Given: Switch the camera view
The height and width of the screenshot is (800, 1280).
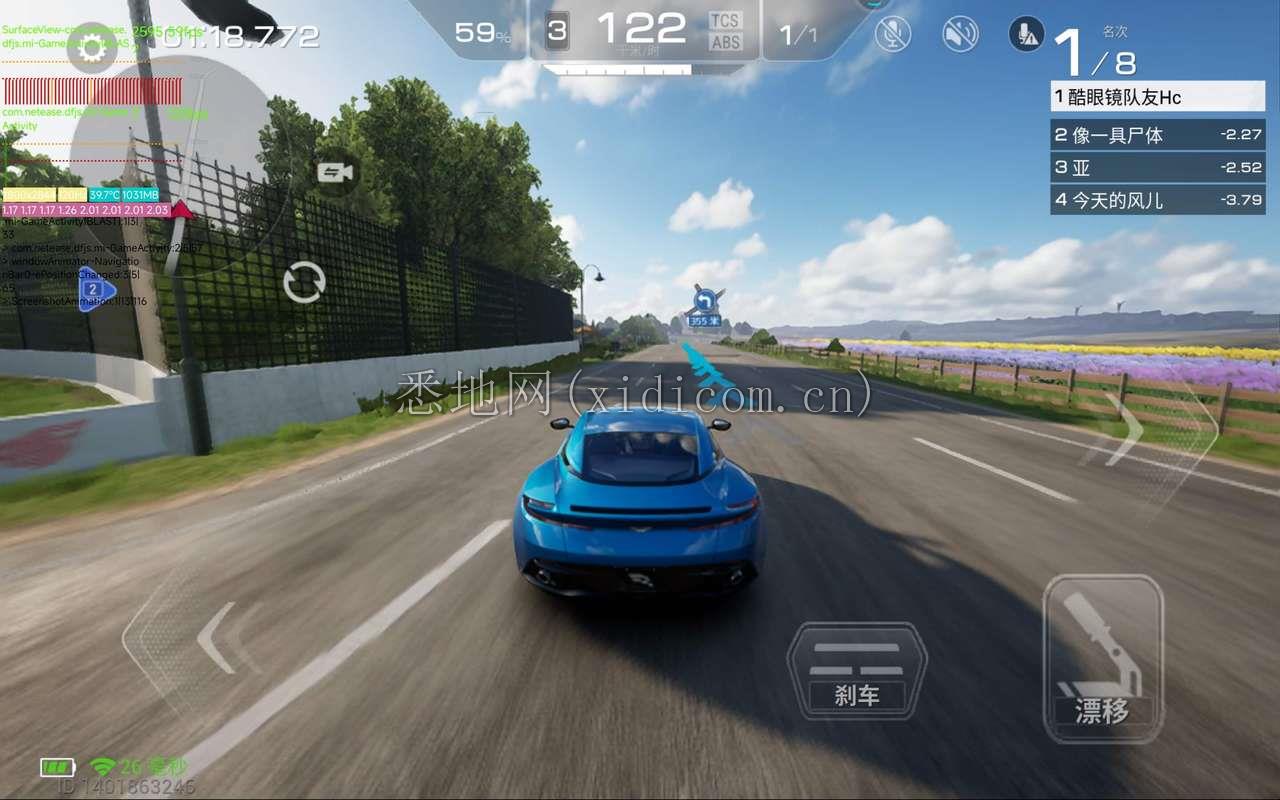Looking at the screenshot, I should (x=335, y=173).
